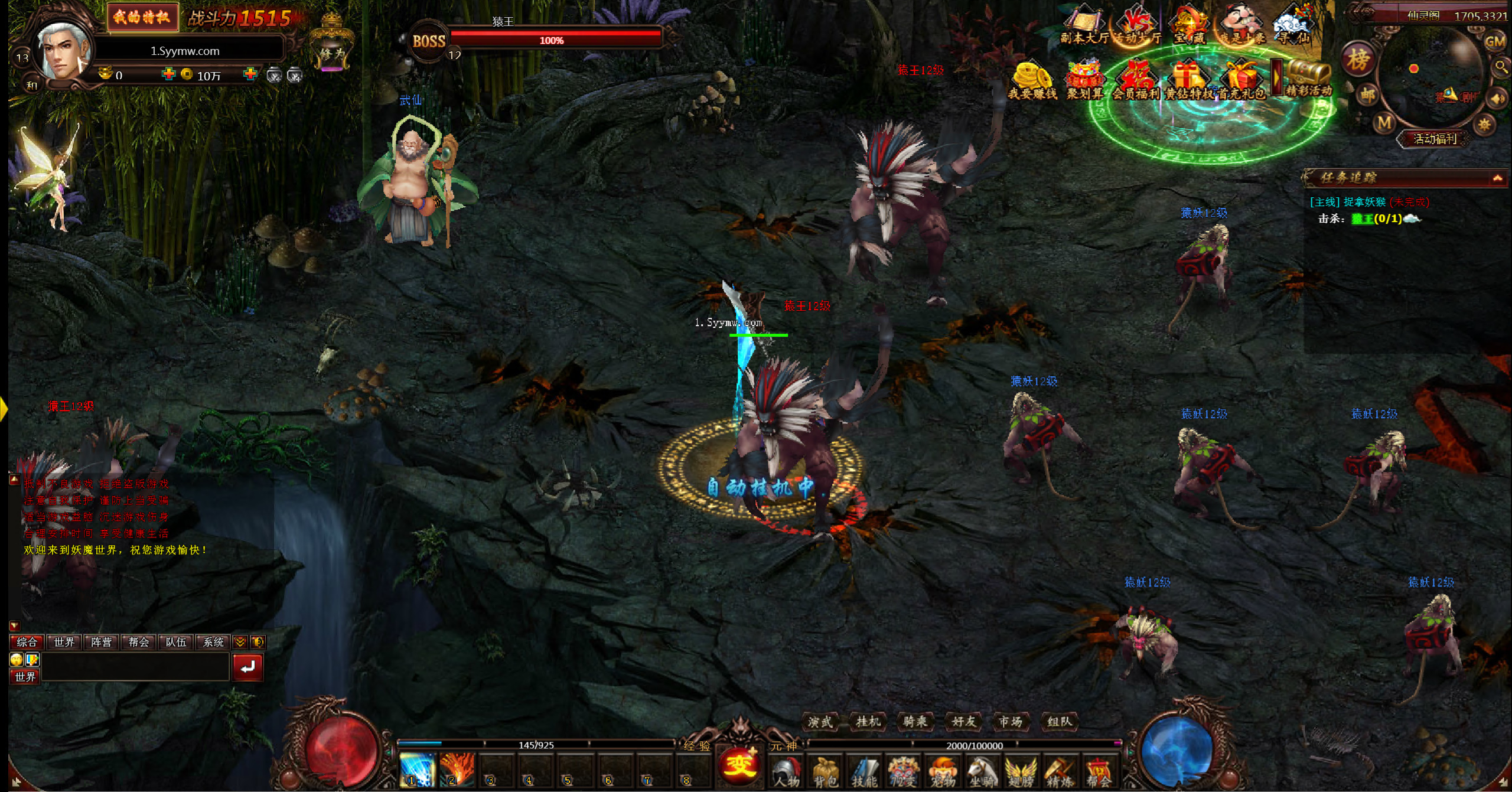Screen dimensions: 1512x792
Task: Toggle the 挂机 auto-battle button
Action: pyautogui.click(x=868, y=721)
